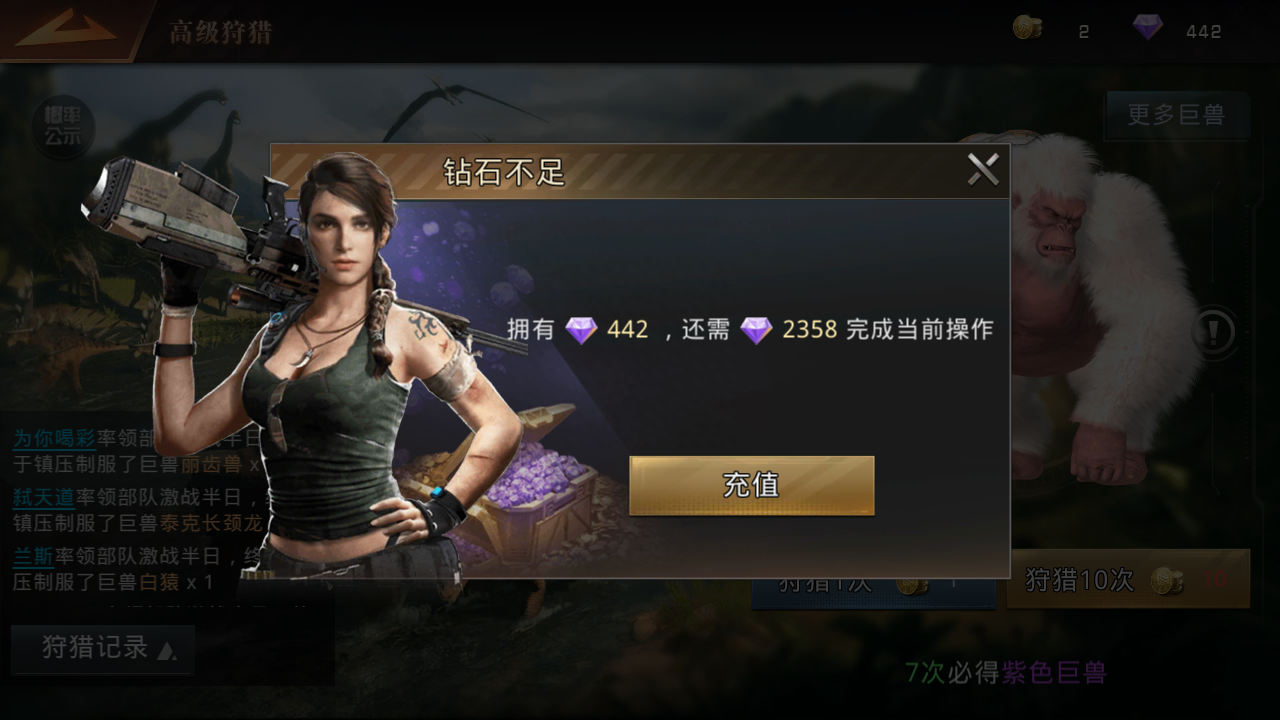Open player 兰斯 profile link

click(x=33, y=556)
